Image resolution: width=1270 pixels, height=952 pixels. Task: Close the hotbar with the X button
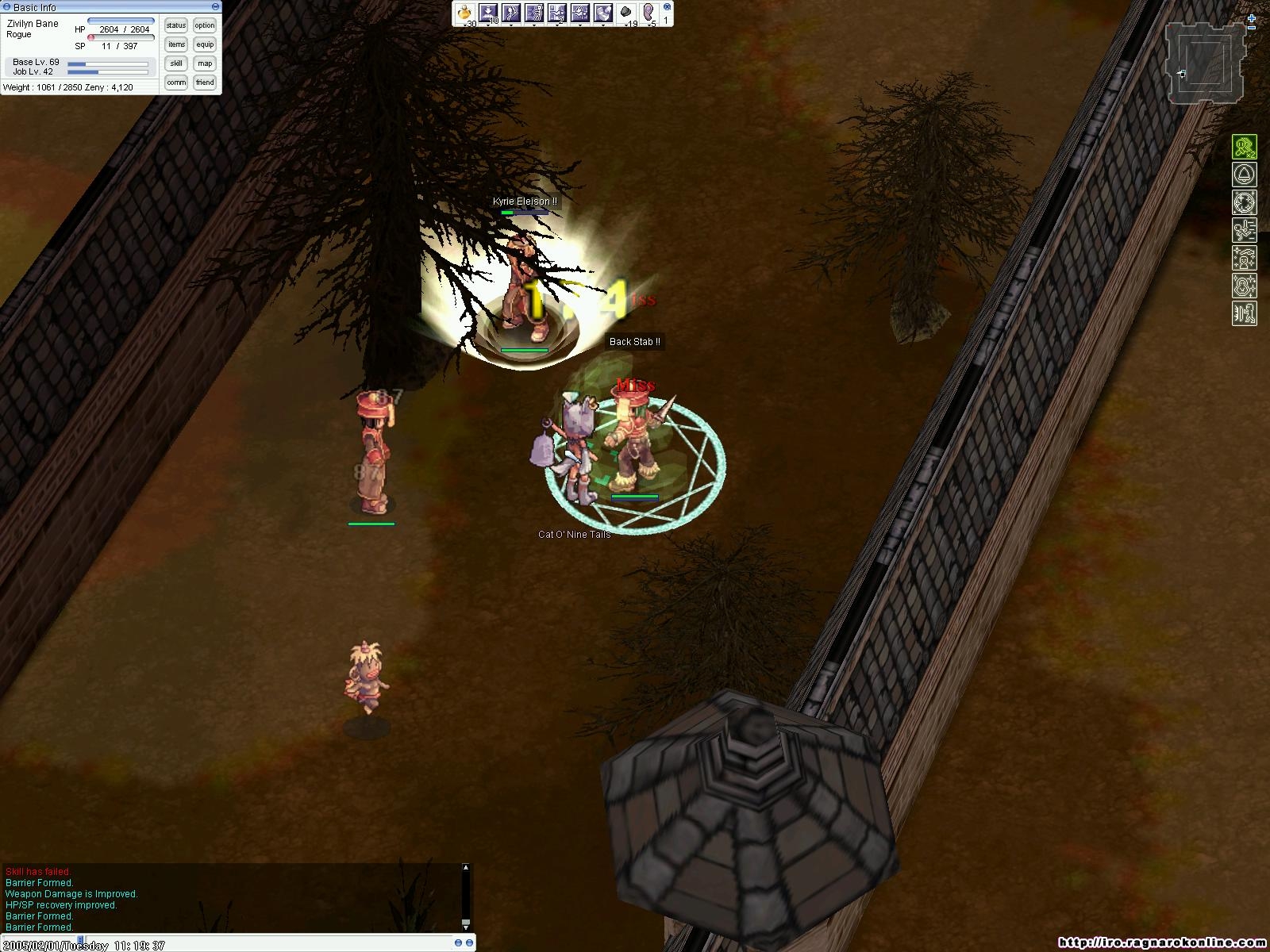click(666, 8)
